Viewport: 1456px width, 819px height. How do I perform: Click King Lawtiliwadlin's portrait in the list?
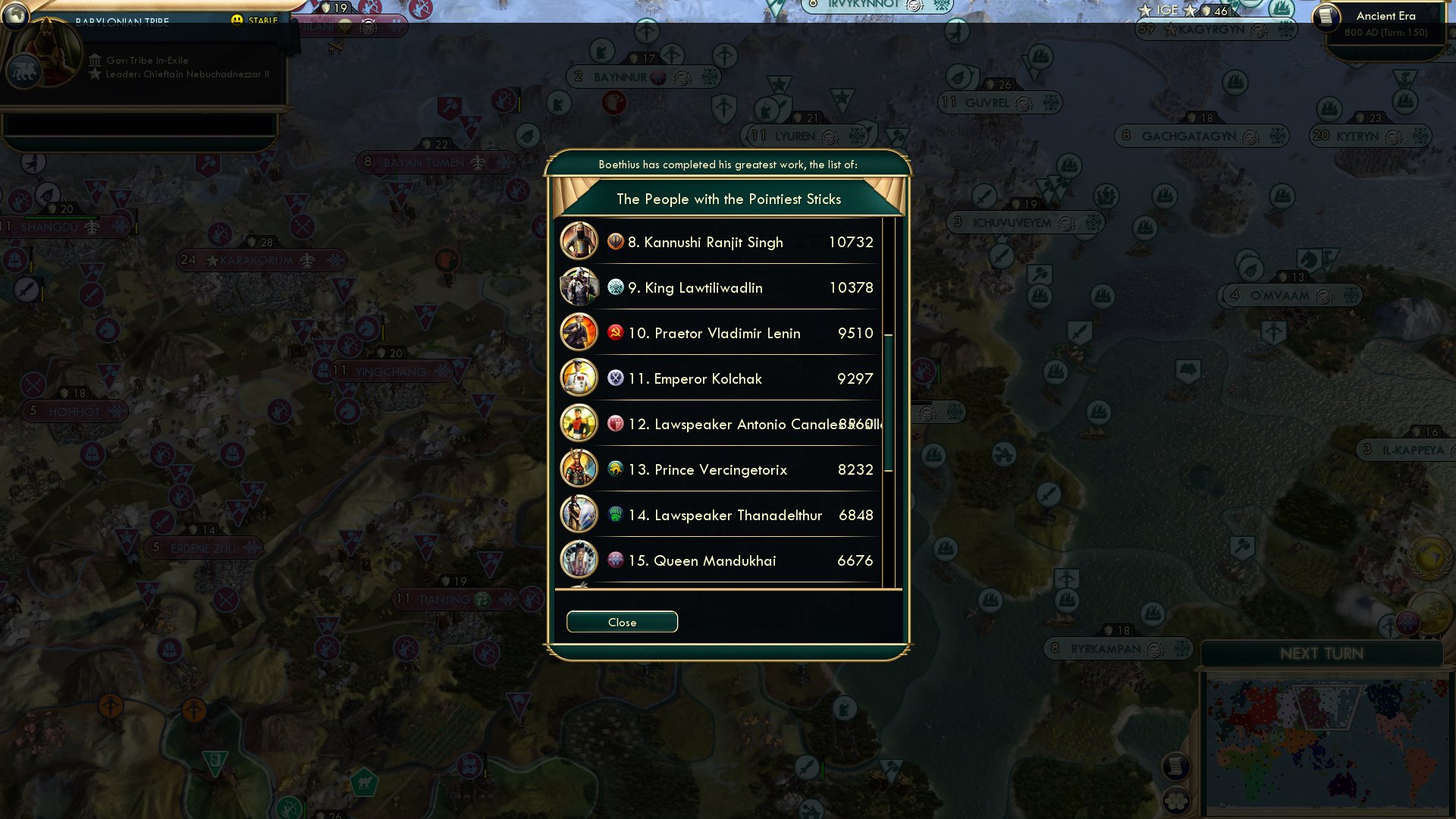tap(579, 287)
